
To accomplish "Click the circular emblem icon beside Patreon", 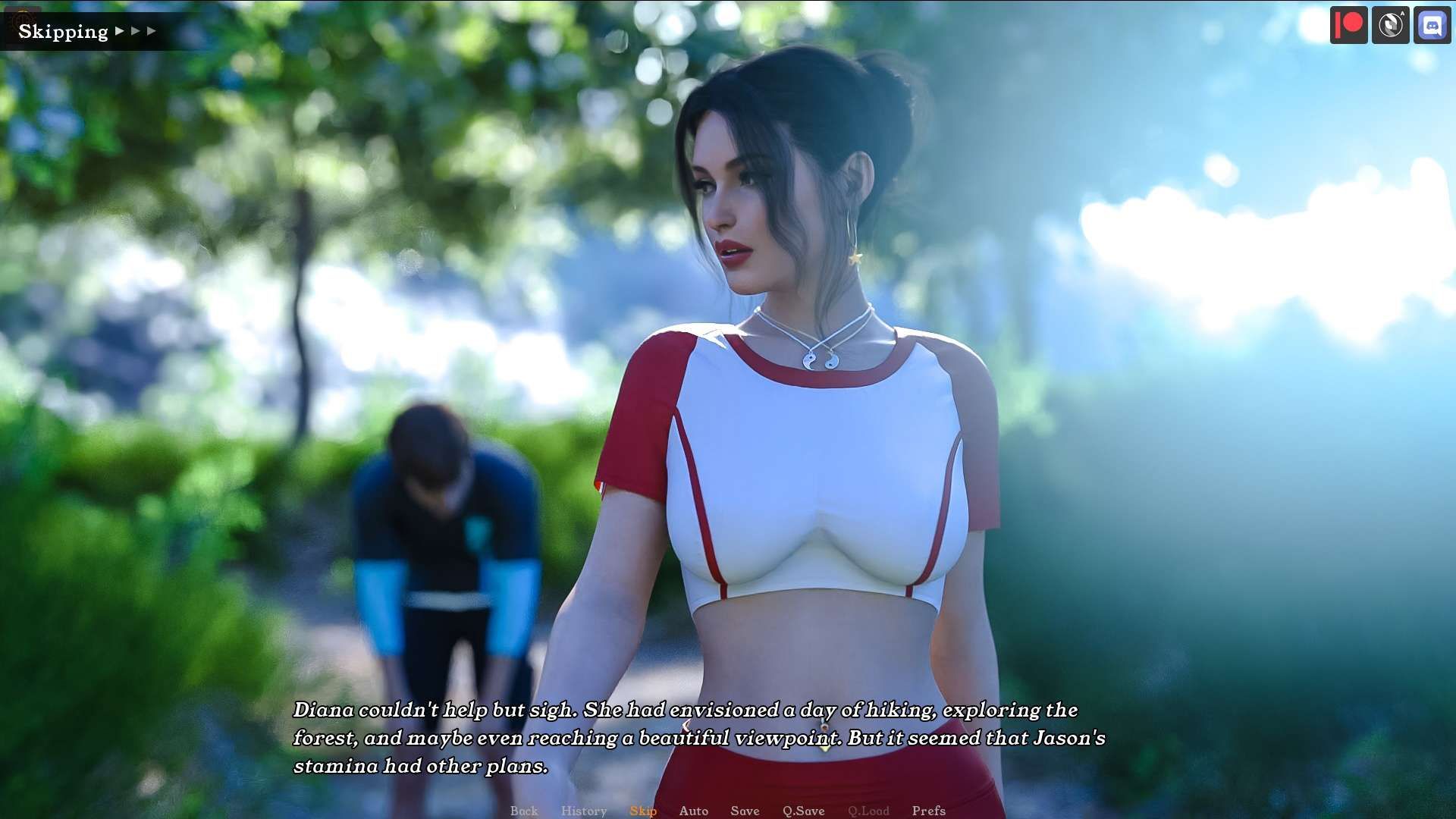I will [1390, 25].
